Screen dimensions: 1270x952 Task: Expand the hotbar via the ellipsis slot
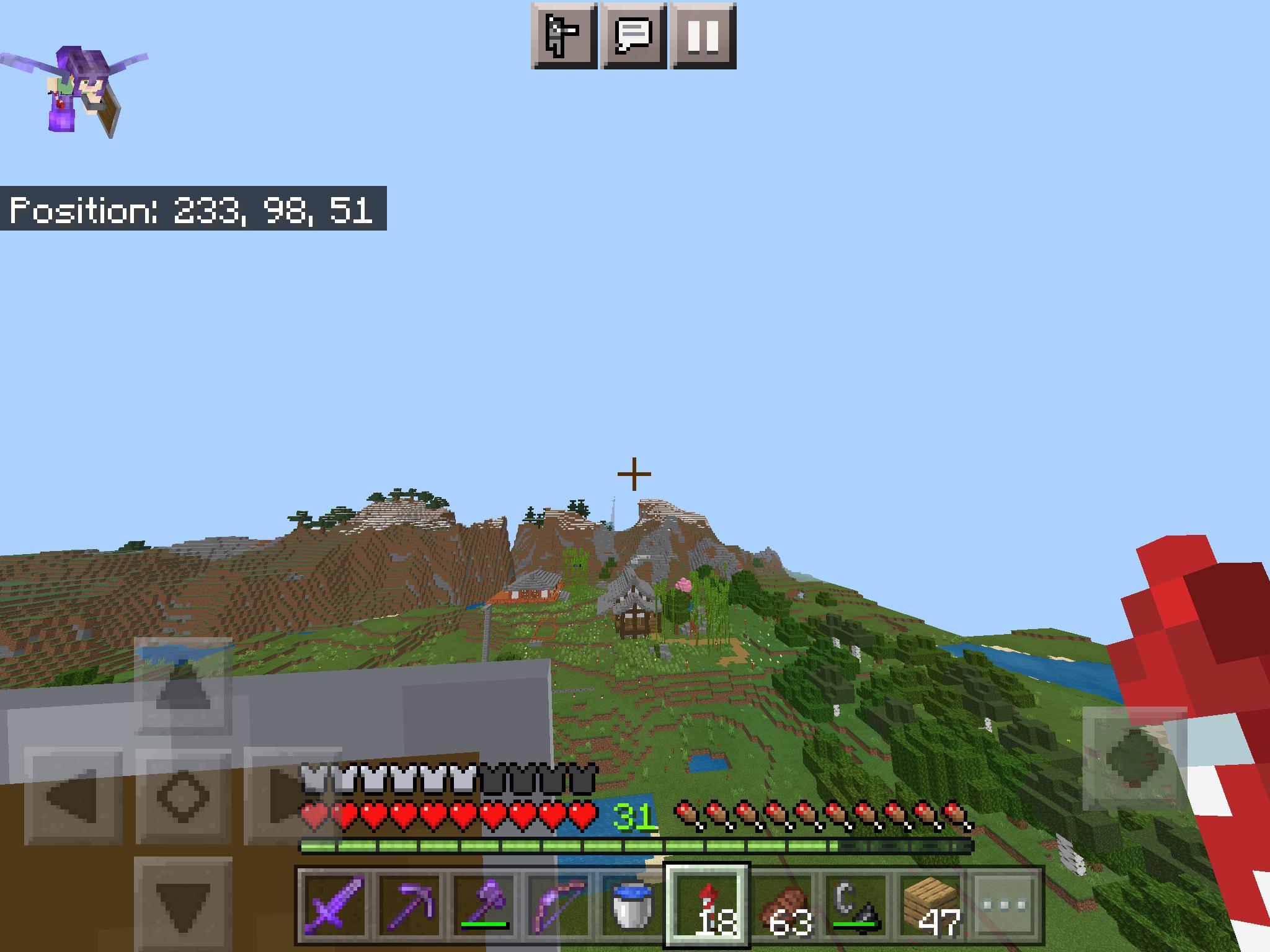1010,908
